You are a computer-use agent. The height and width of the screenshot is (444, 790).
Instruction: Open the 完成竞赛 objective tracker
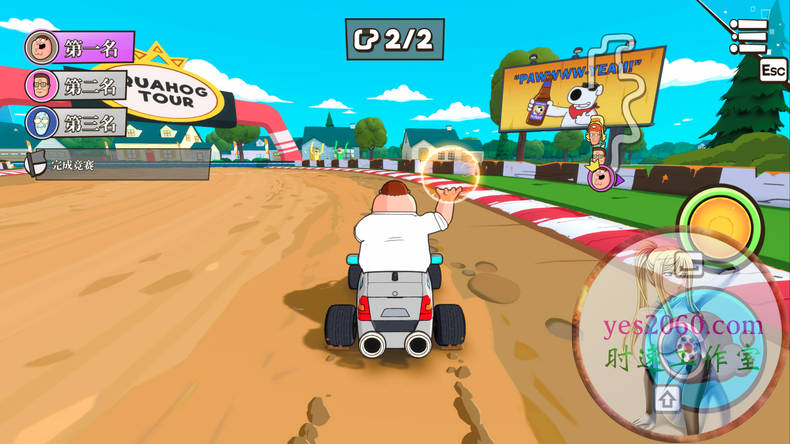pyautogui.click(x=118, y=165)
